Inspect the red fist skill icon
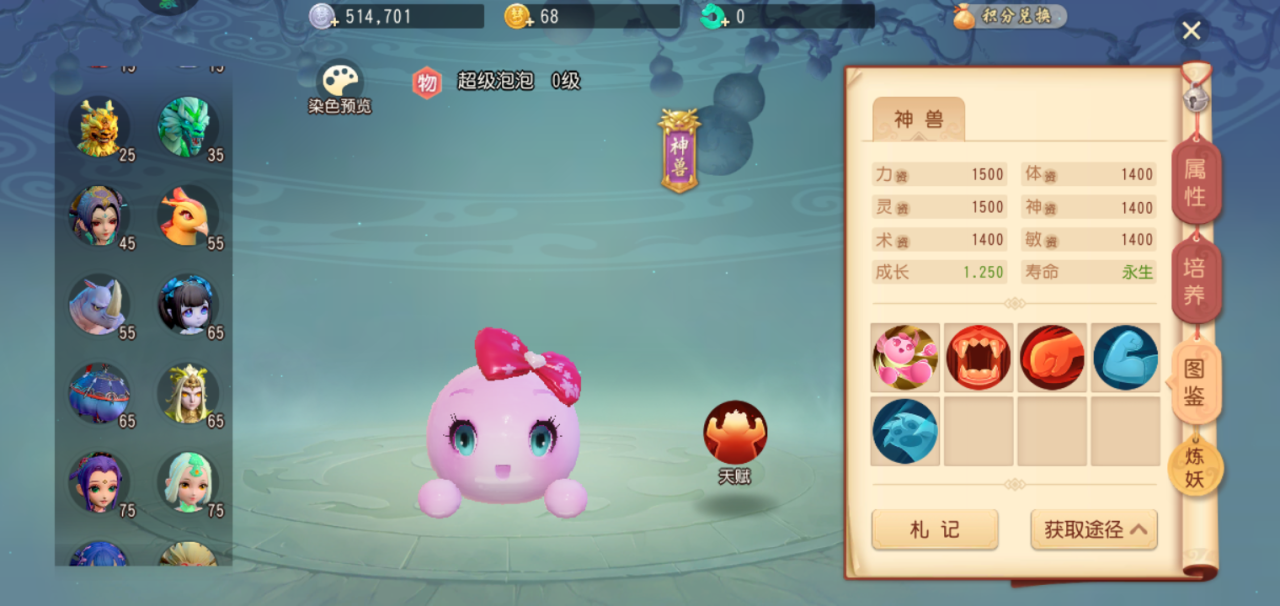Screen dimensions: 1280x606 pyautogui.click(x=1052, y=357)
